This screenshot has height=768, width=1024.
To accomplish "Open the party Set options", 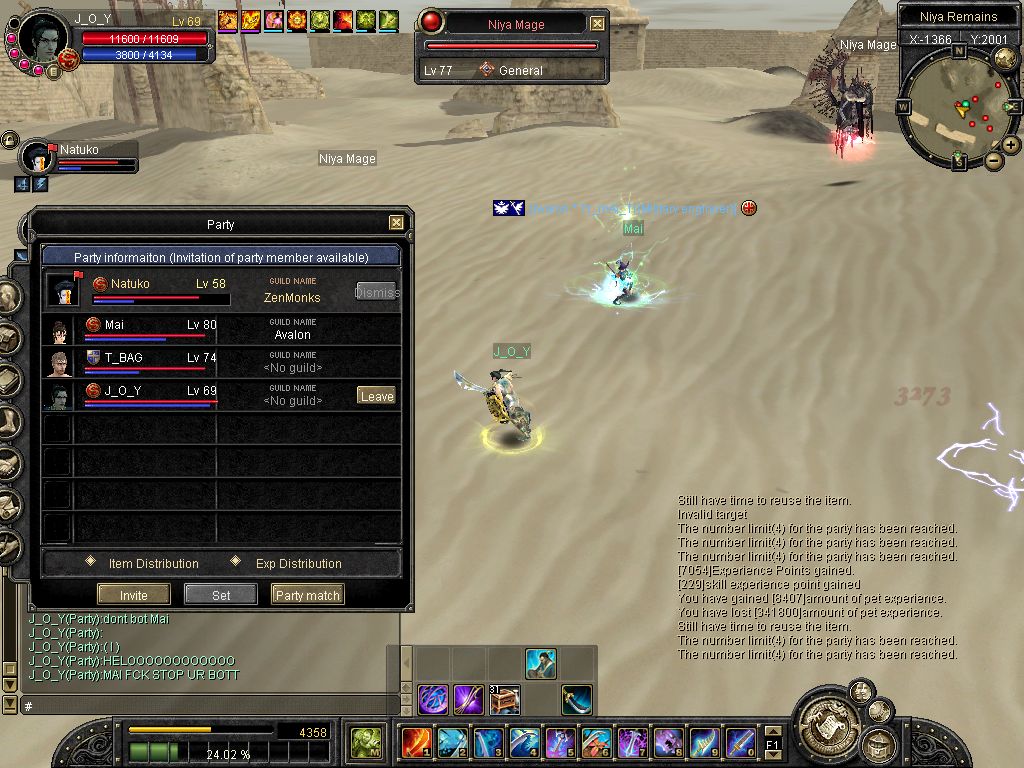I will tap(221, 595).
